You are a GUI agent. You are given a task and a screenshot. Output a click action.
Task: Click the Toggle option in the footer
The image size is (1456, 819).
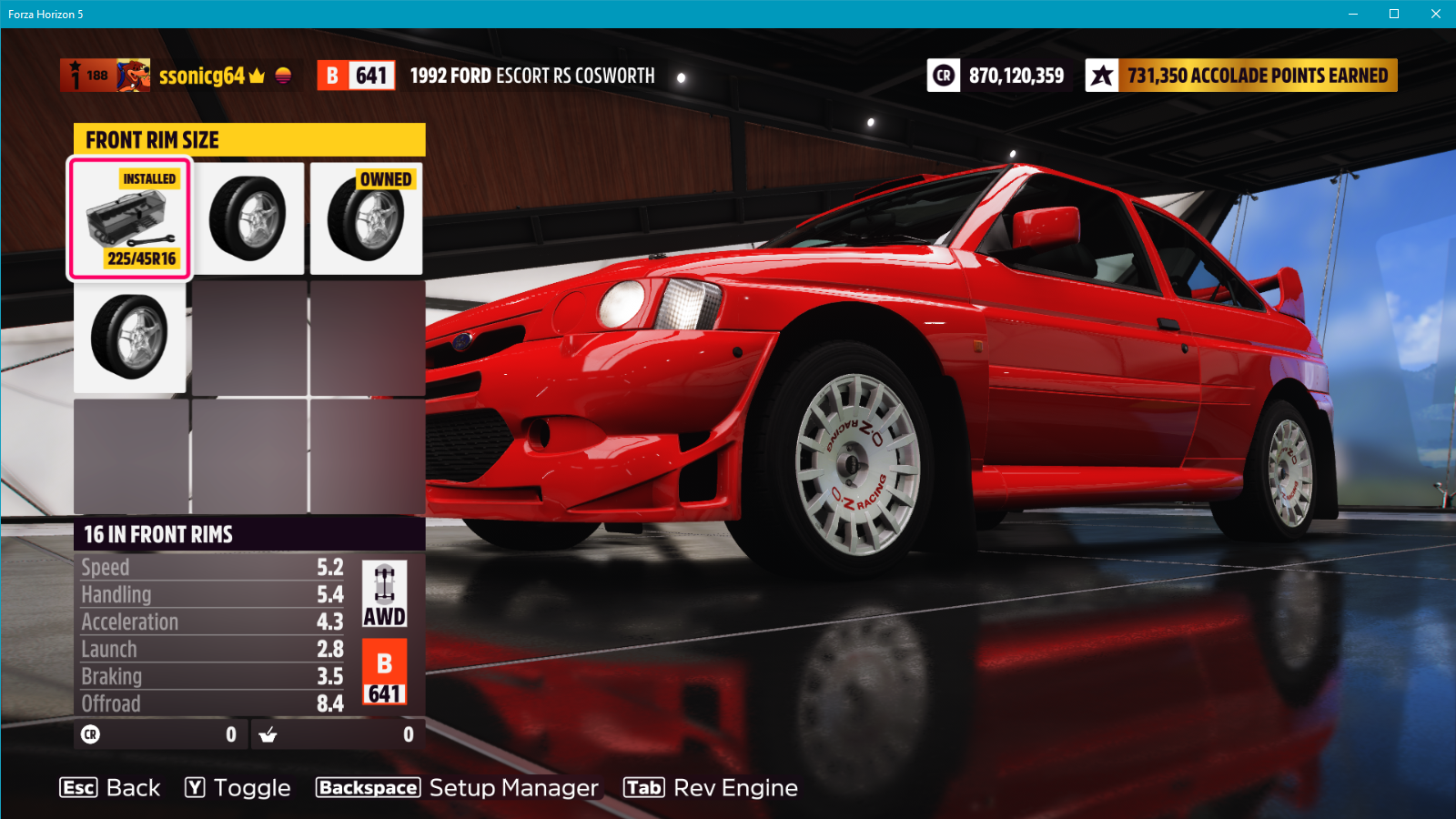[x=238, y=788]
